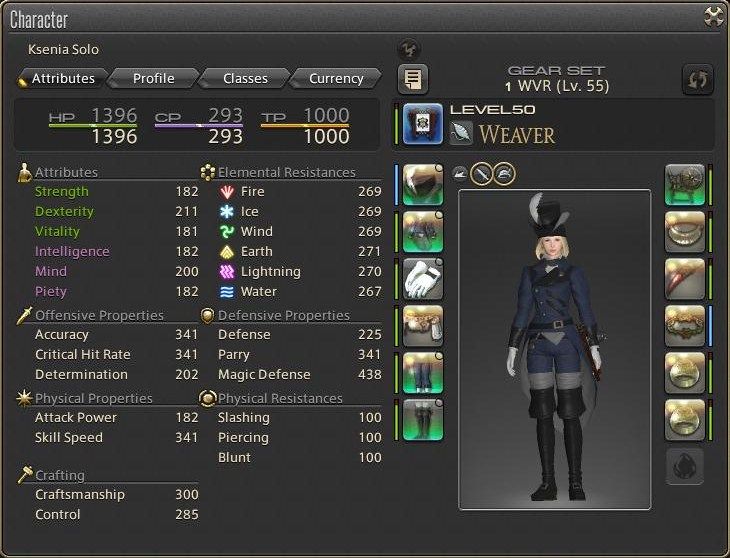Select the white gloves equipment slot
730x558 pixels.
coord(422,278)
